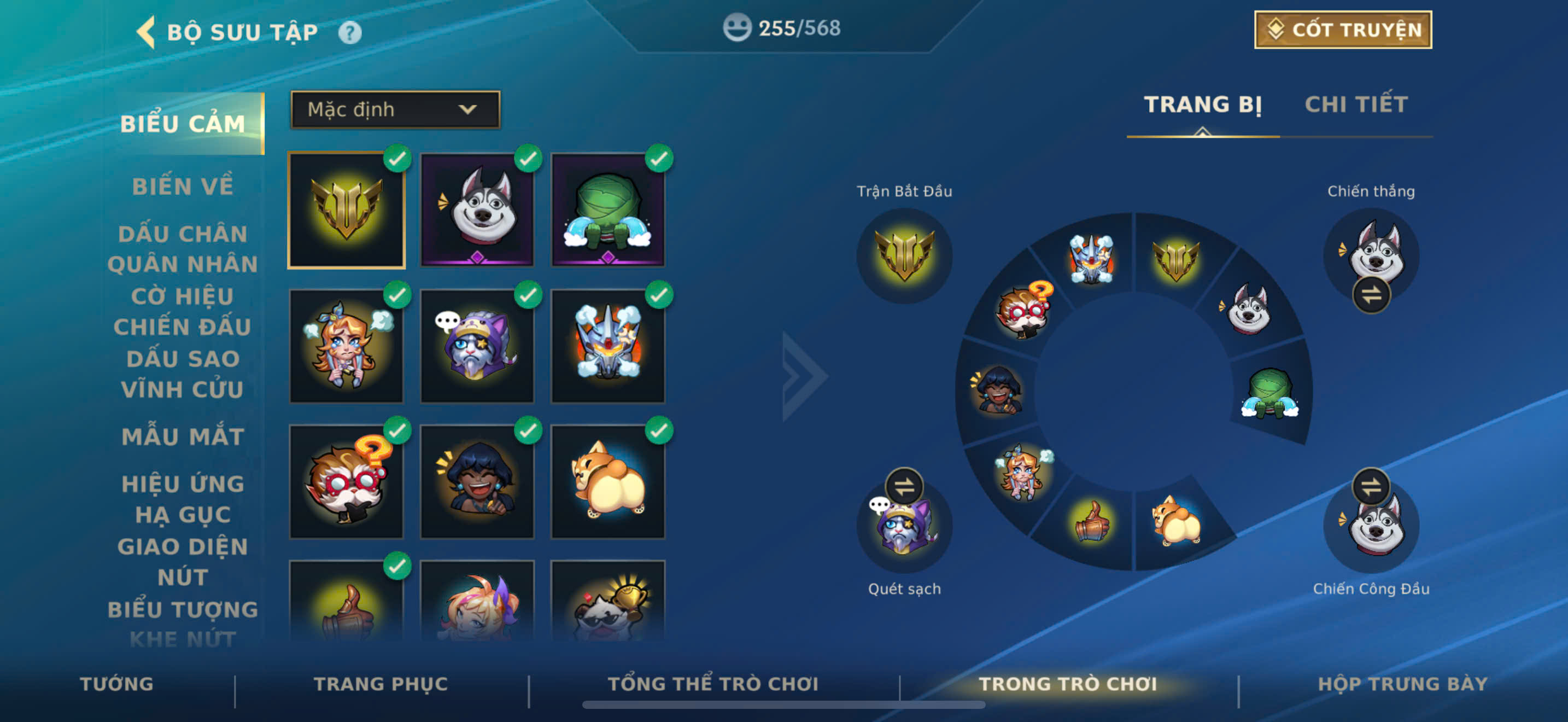The height and width of the screenshot is (722, 1568).
Task: Switch to the Chi Tiết tab
Action: pos(1355,104)
